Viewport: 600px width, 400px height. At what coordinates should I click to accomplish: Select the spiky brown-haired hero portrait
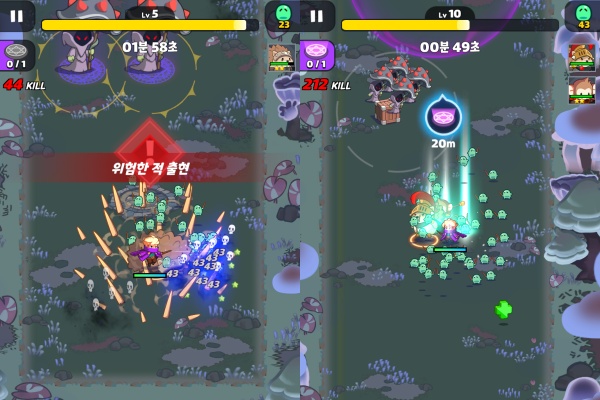click(x=279, y=56)
